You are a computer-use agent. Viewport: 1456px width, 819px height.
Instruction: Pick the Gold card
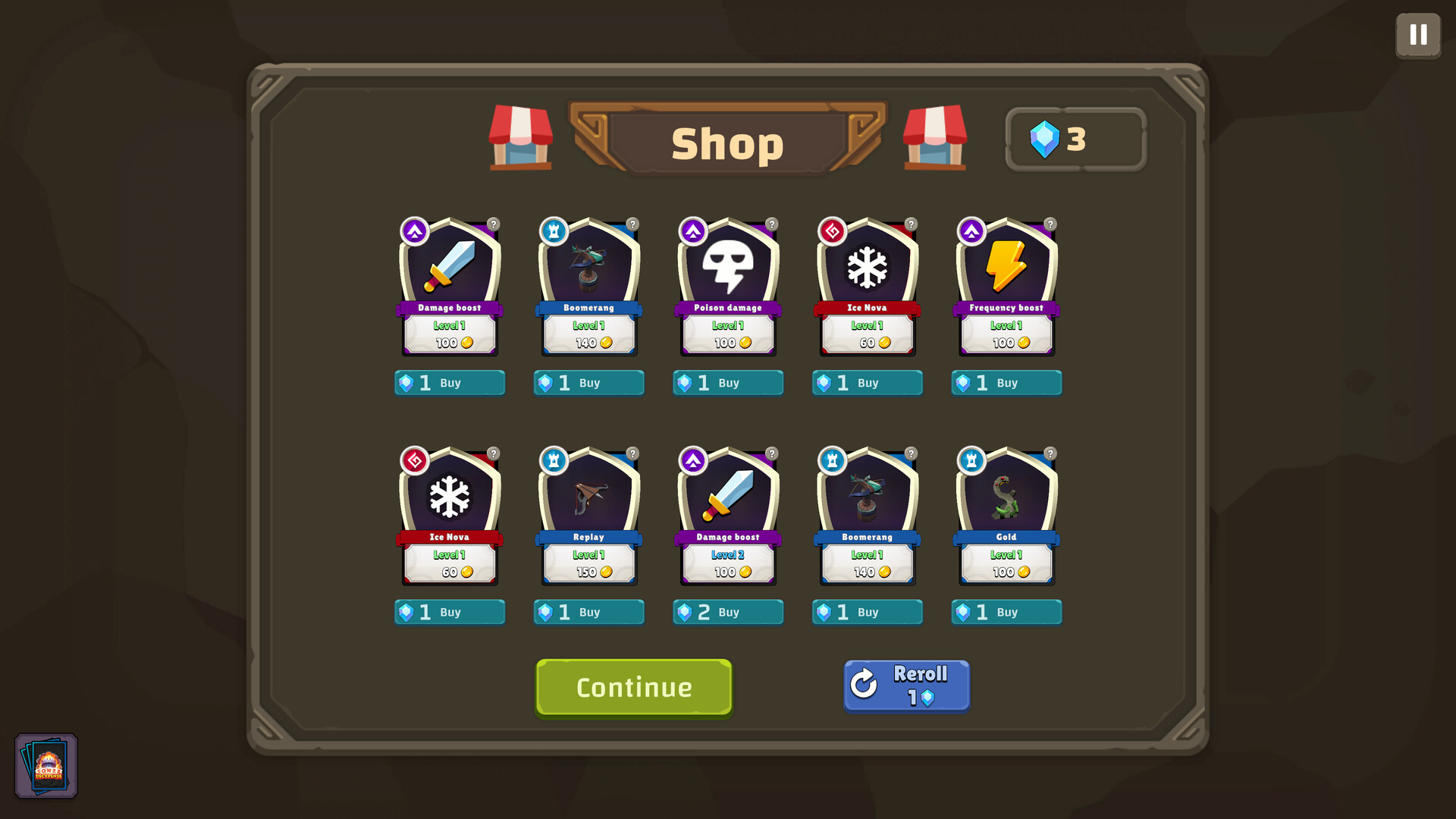point(1006,516)
